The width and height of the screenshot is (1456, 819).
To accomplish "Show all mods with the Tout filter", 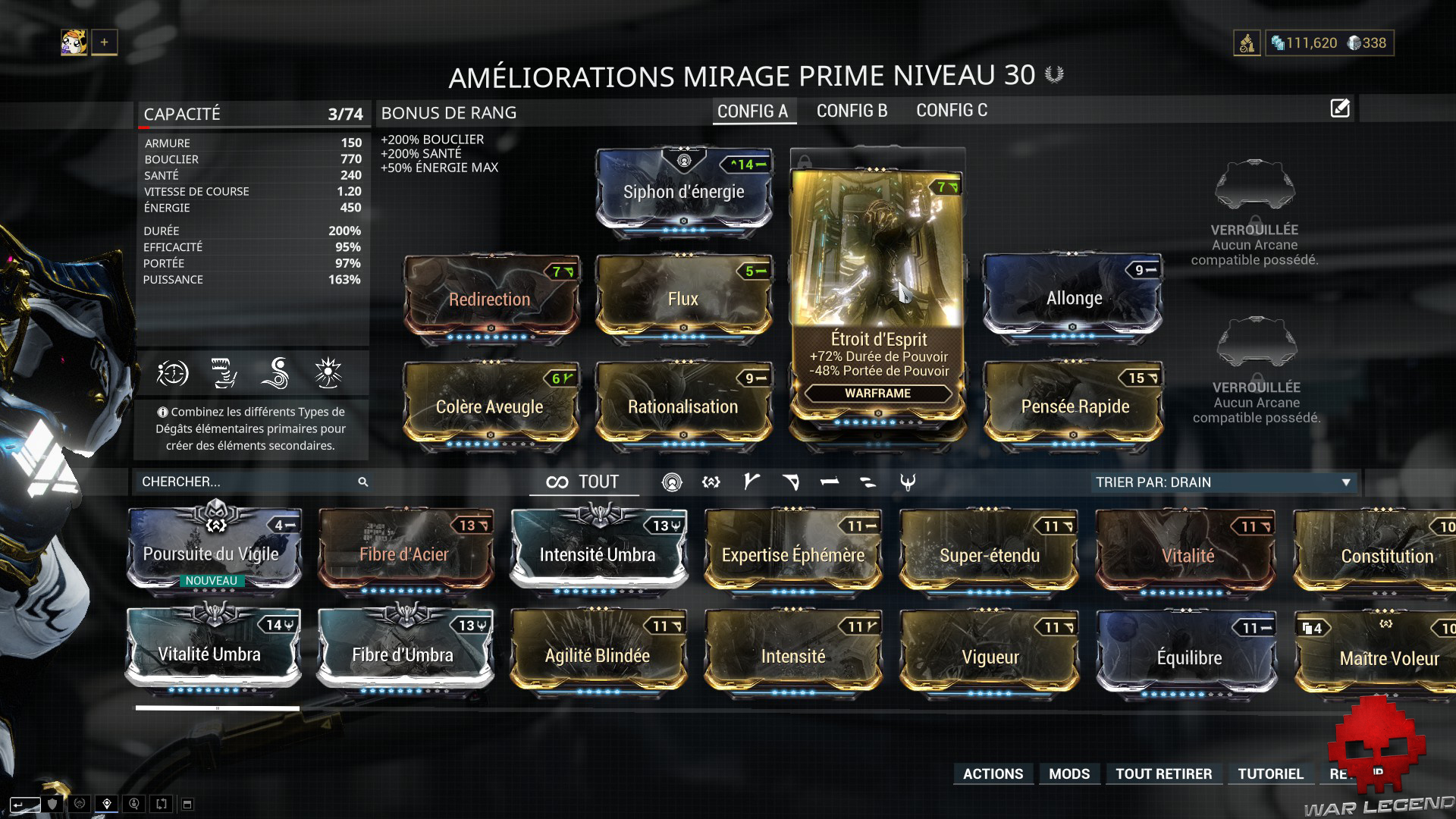I will tap(583, 482).
